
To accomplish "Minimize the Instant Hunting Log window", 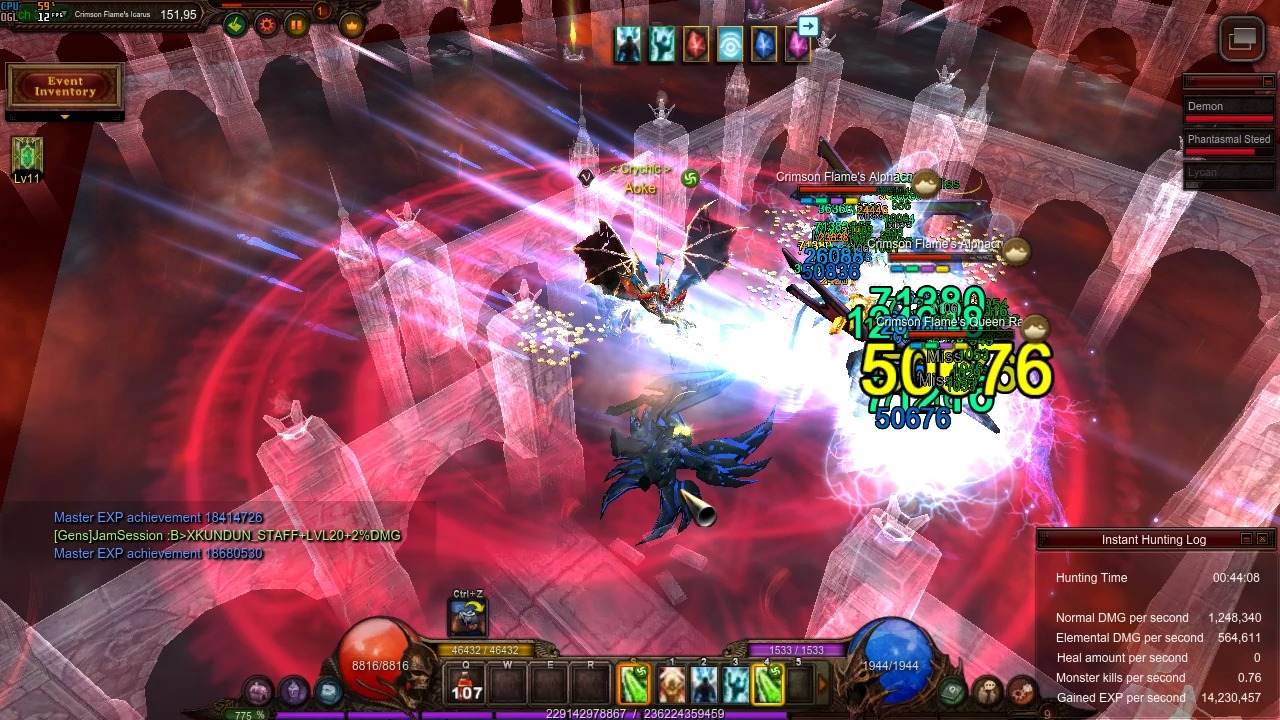I will 1246,539.
